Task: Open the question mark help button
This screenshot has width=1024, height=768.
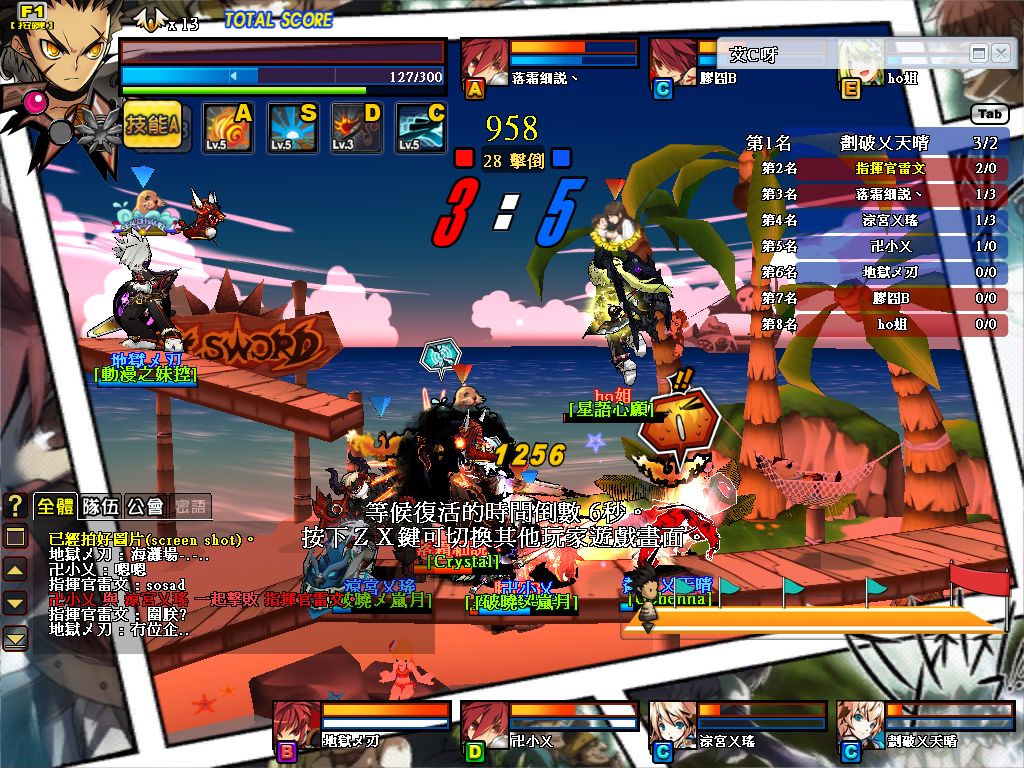Action: pos(15,506)
